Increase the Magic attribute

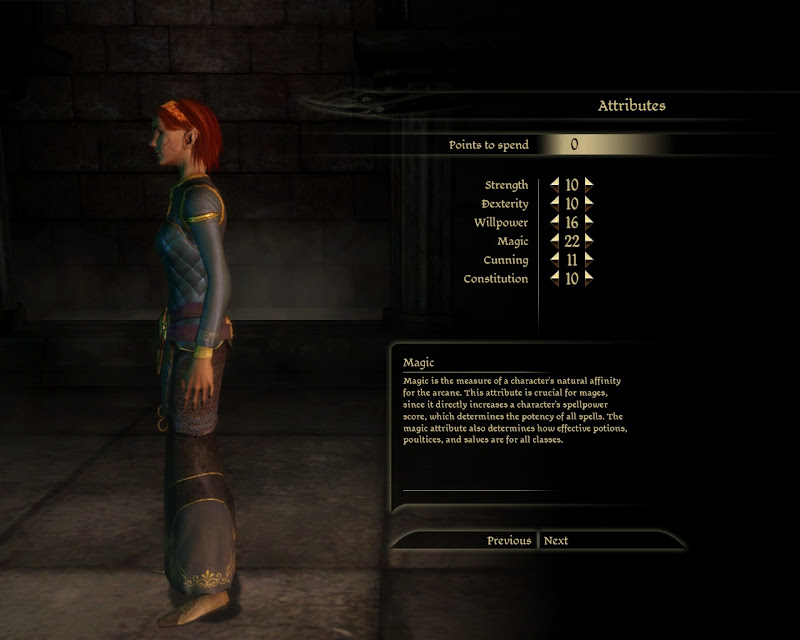tap(589, 241)
